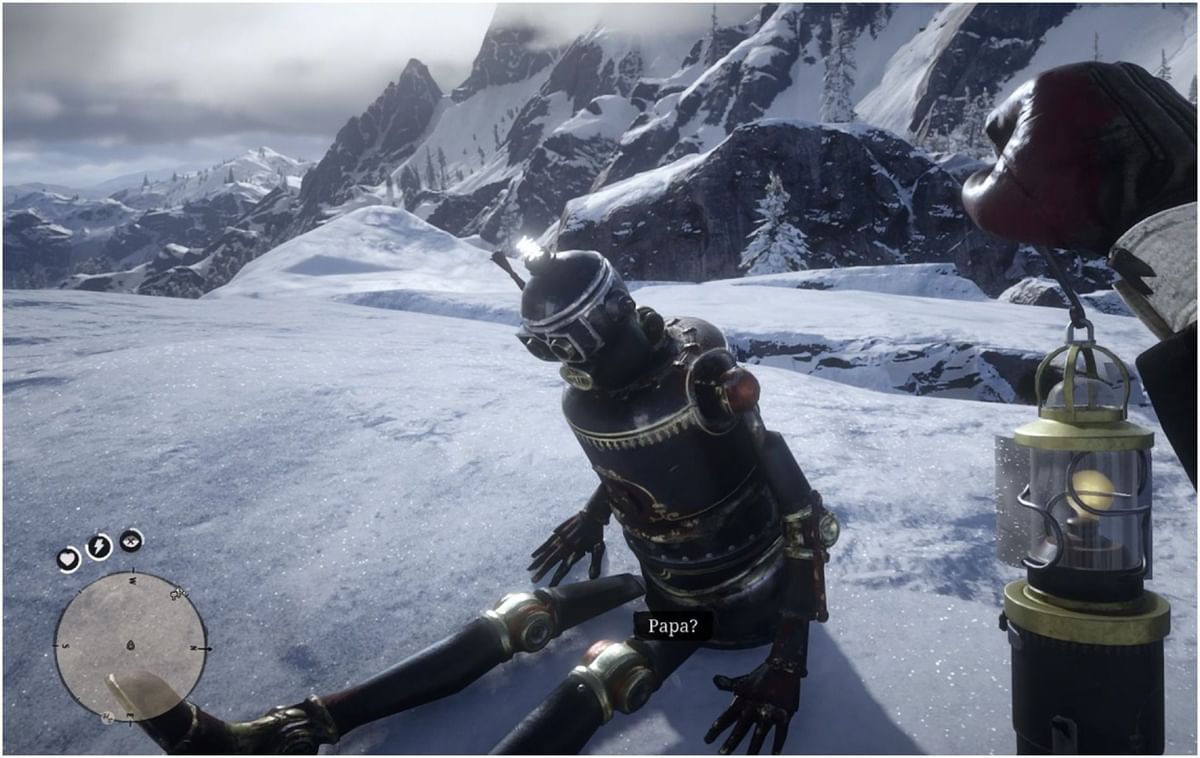Select the Dead Eye core icon
Image resolution: width=1200 pixels, height=758 pixels.
(131, 540)
